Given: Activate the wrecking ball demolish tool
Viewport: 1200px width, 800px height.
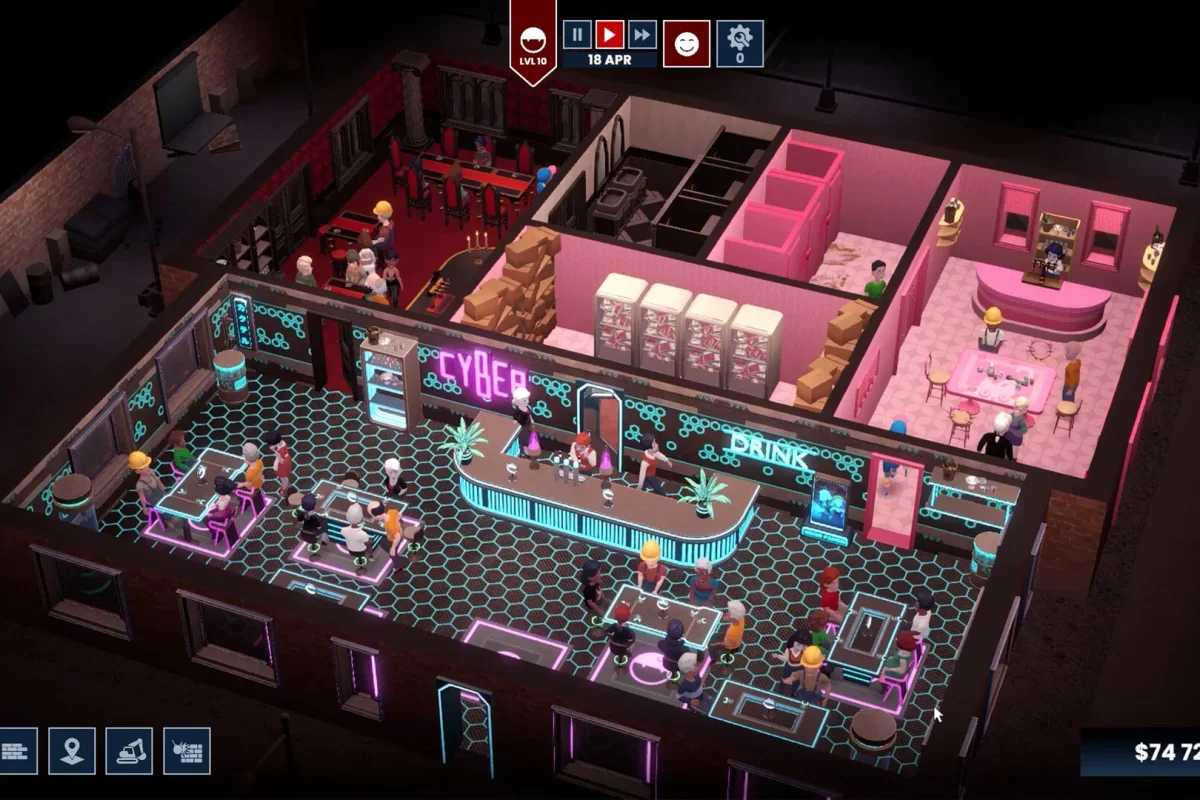Looking at the screenshot, I should tap(187, 750).
